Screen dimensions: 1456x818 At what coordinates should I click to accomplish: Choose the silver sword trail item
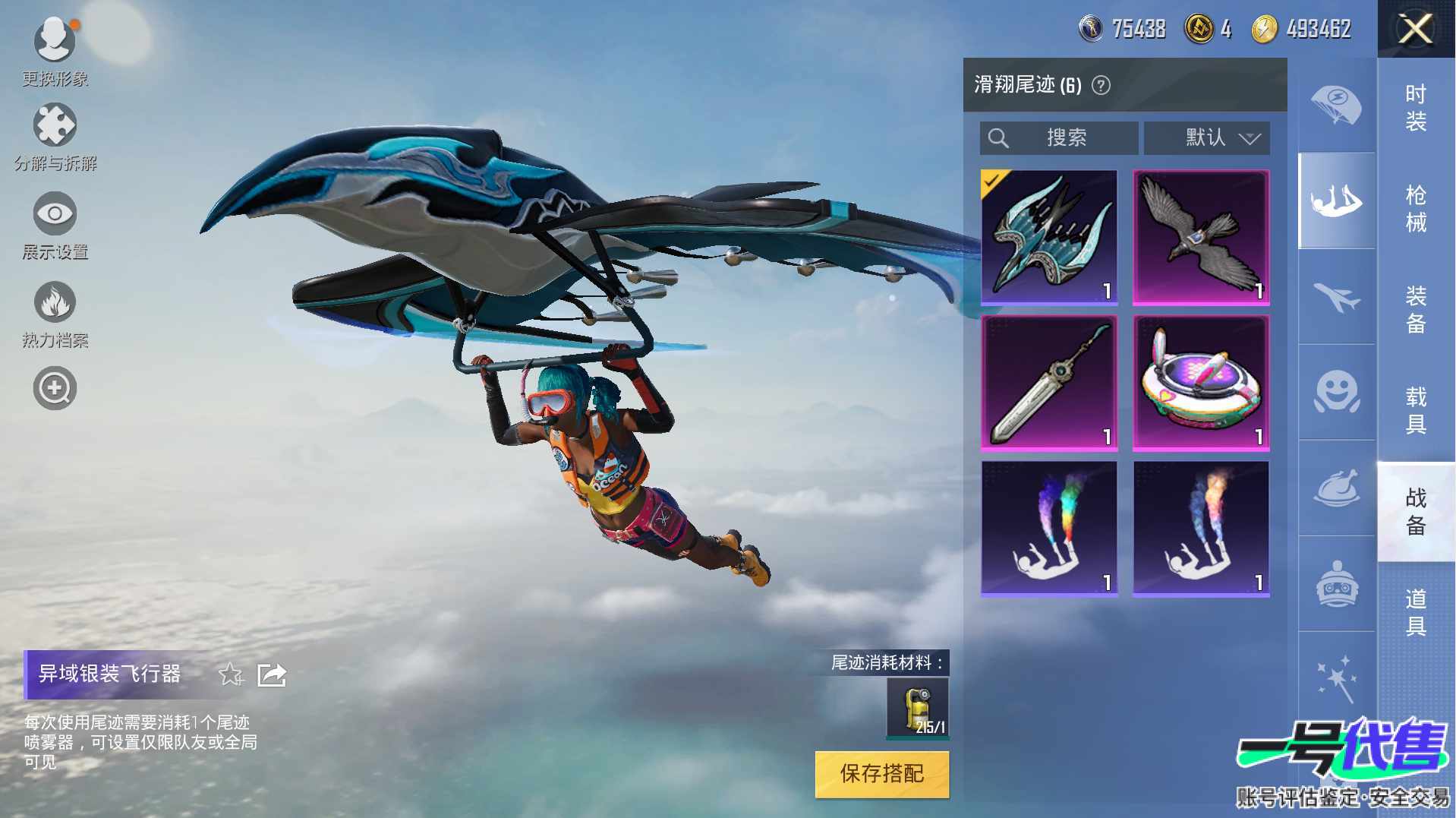(x=1049, y=383)
